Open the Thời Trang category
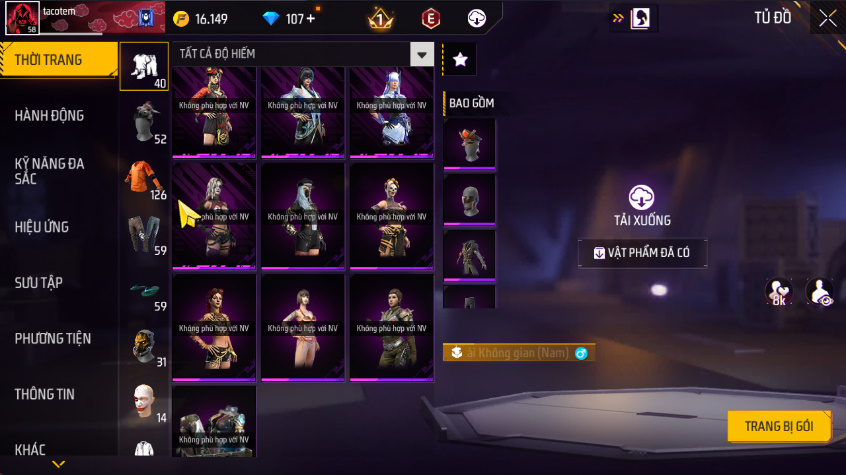Screen dimensions: 846x475 48,60
